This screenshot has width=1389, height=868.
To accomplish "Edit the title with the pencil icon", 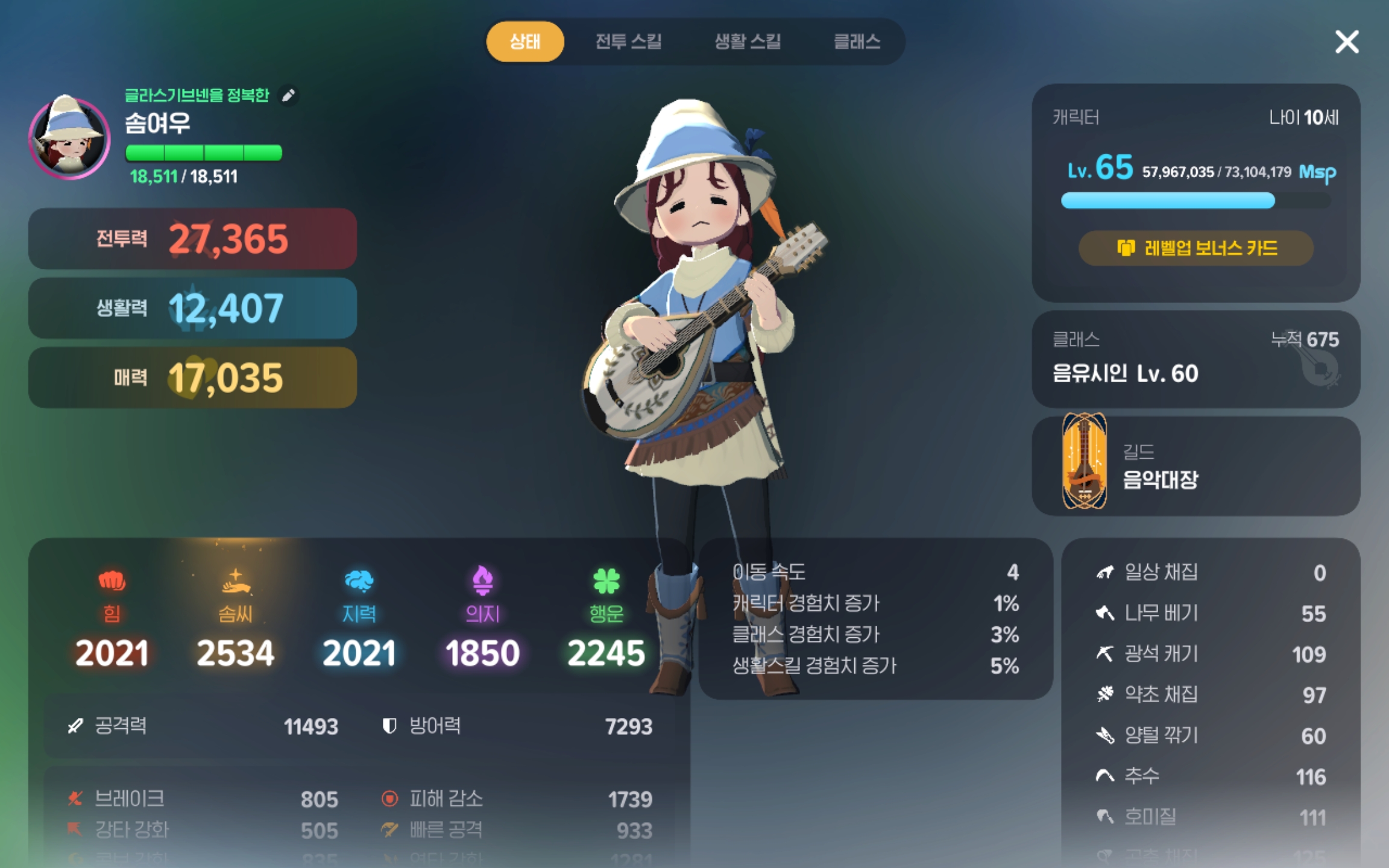I will click(289, 95).
